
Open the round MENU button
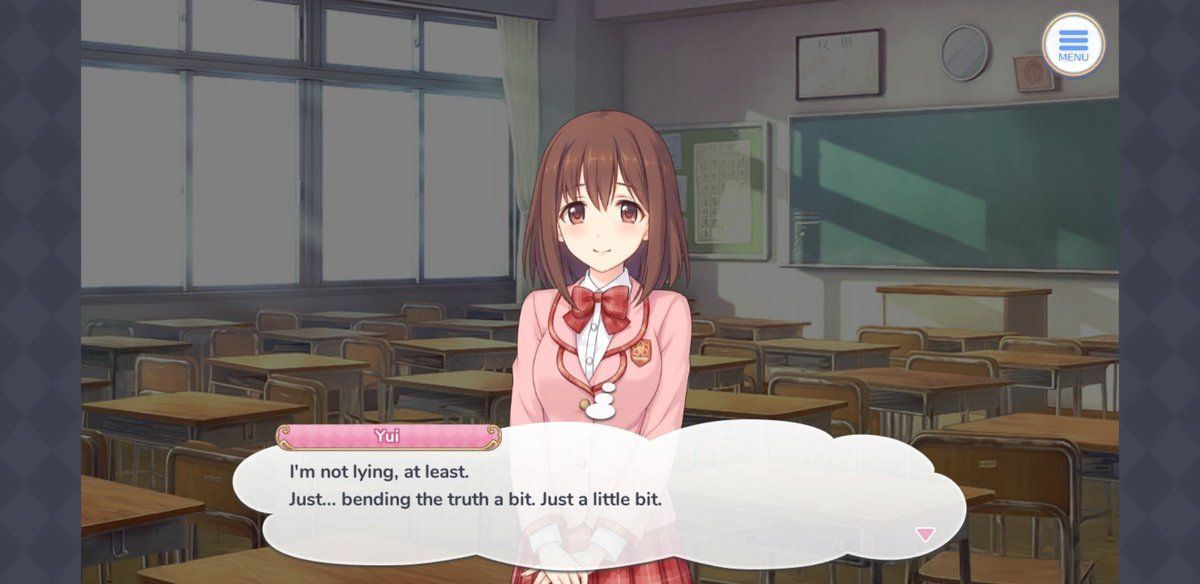(1073, 44)
